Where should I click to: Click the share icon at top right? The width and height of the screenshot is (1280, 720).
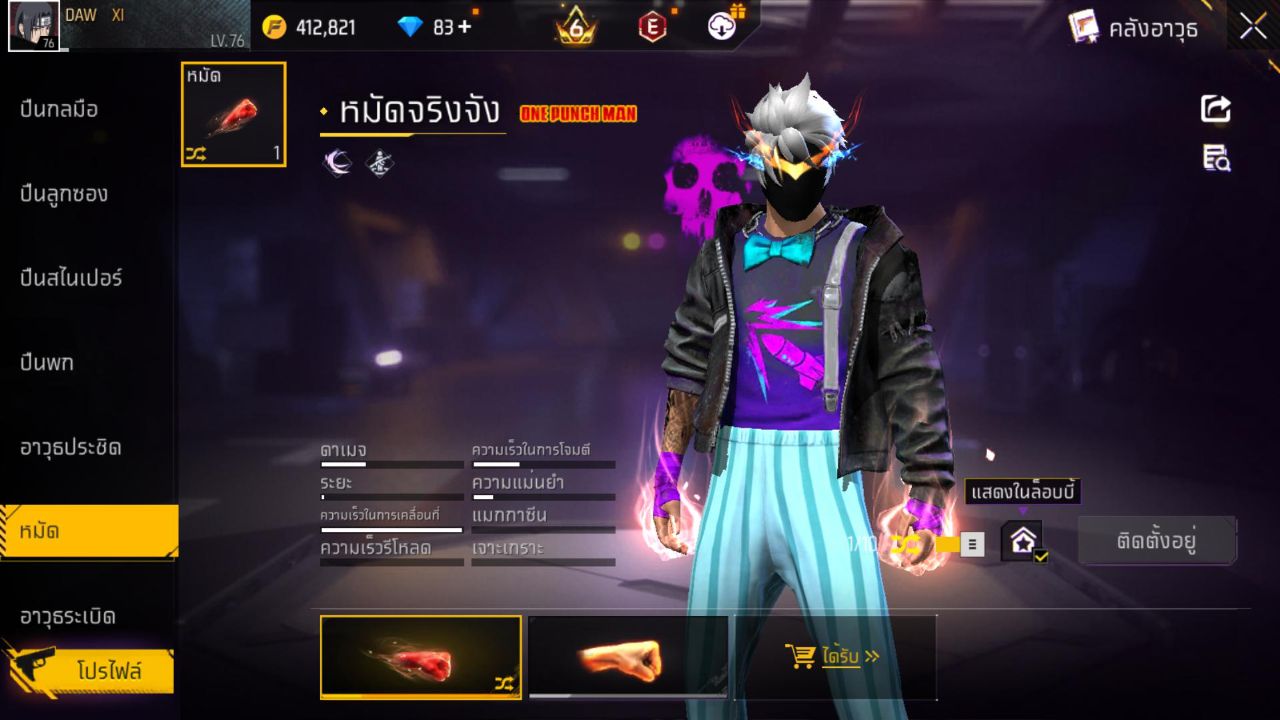click(1214, 110)
